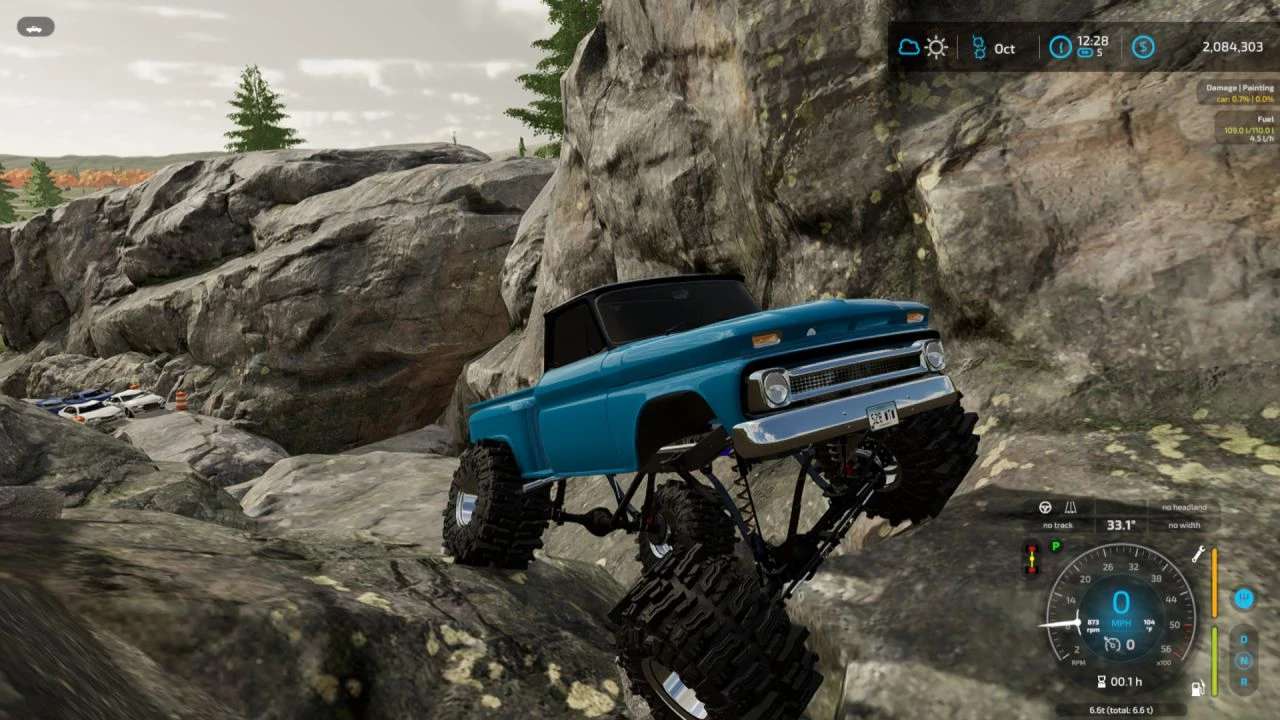The height and width of the screenshot is (720, 1280).
Task: Shift to D on gear selector
Action: (1244, 640)
